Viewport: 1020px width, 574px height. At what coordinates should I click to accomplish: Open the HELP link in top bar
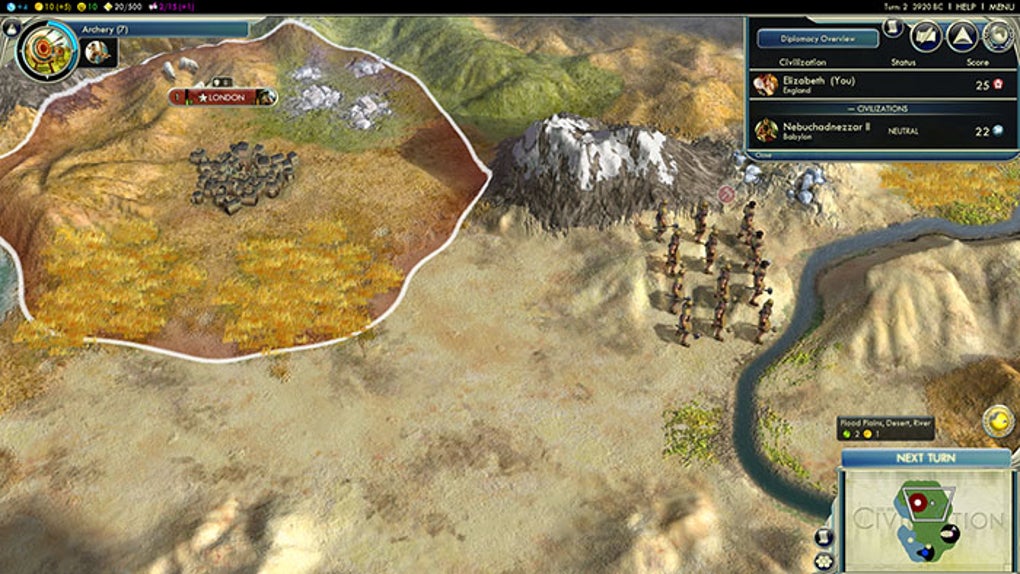tap(966, 6)
